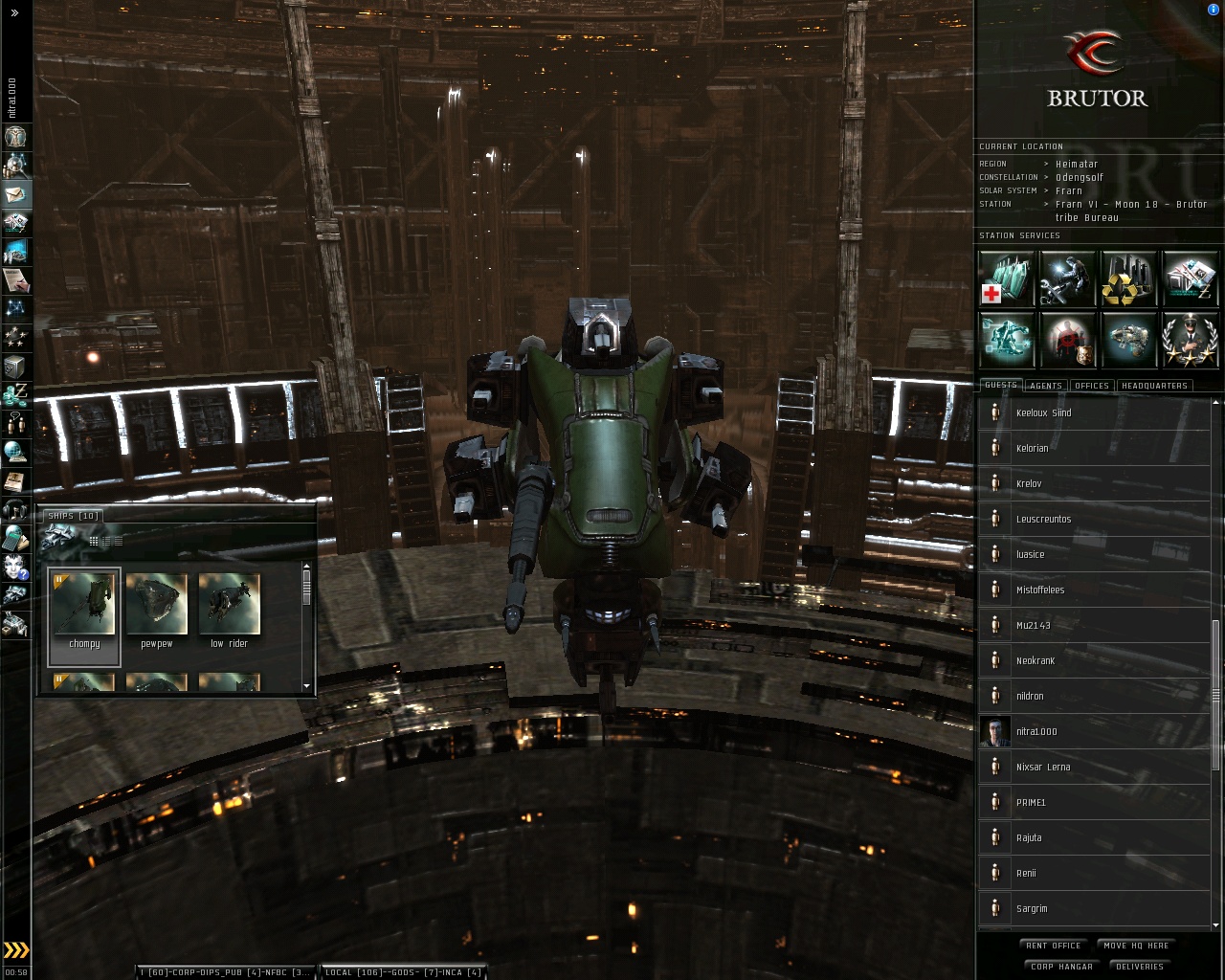This screenshot has width=1225, height=980.
Task: Open the bounty office target icon
Action: coord(1067,340)
